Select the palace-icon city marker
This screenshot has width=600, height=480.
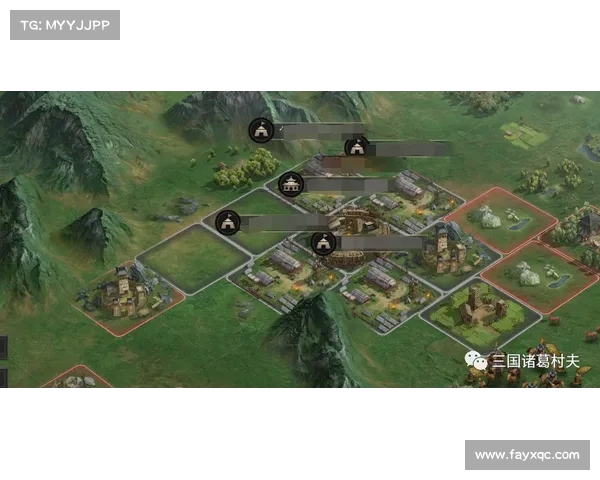[x=291, y=184]
